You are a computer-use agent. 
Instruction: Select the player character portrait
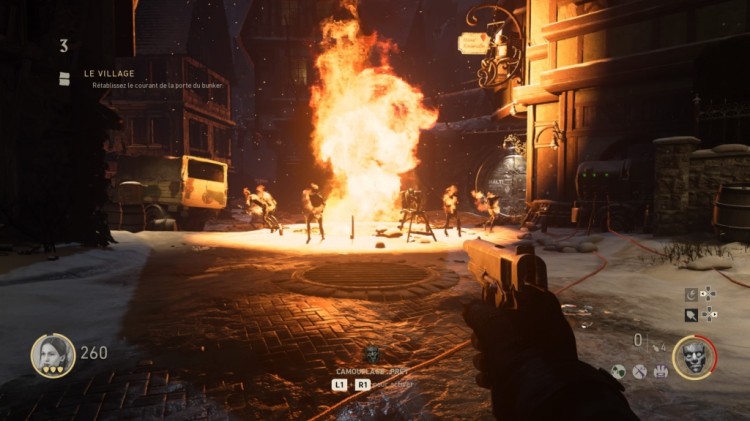(53, 355)
